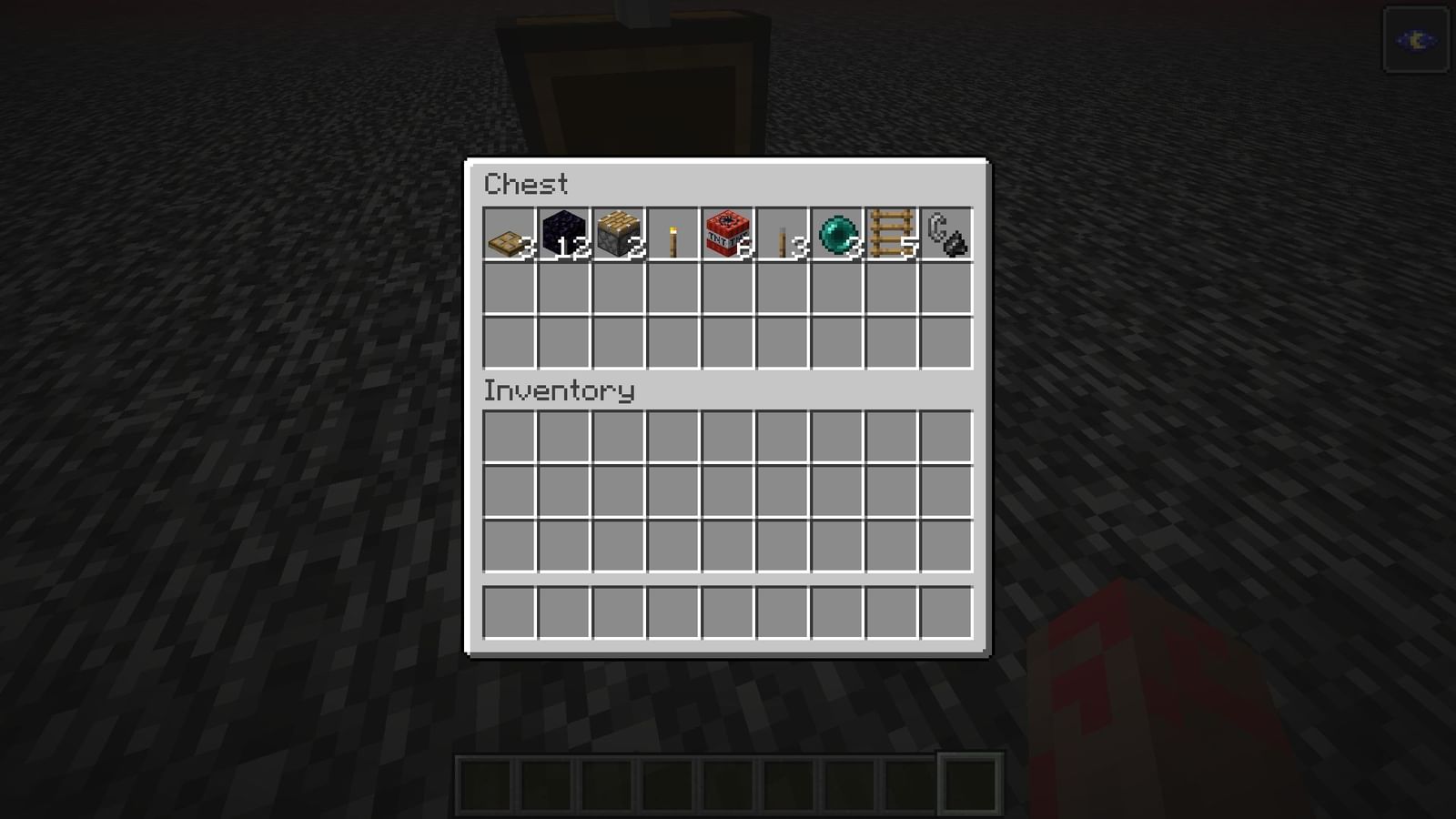The height and width of the screenshot is (819, 1456).
Task: Click the center slot of the player inventory
Action: coord(728,491)
